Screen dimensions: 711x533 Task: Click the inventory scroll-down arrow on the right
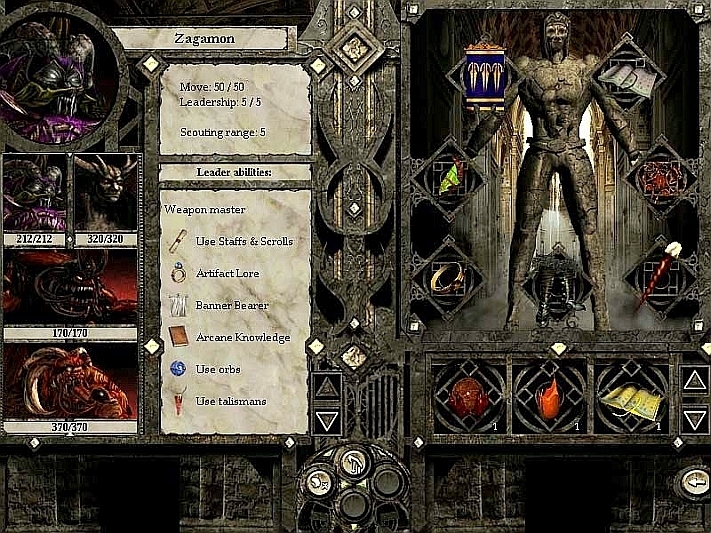pos(694,418)
